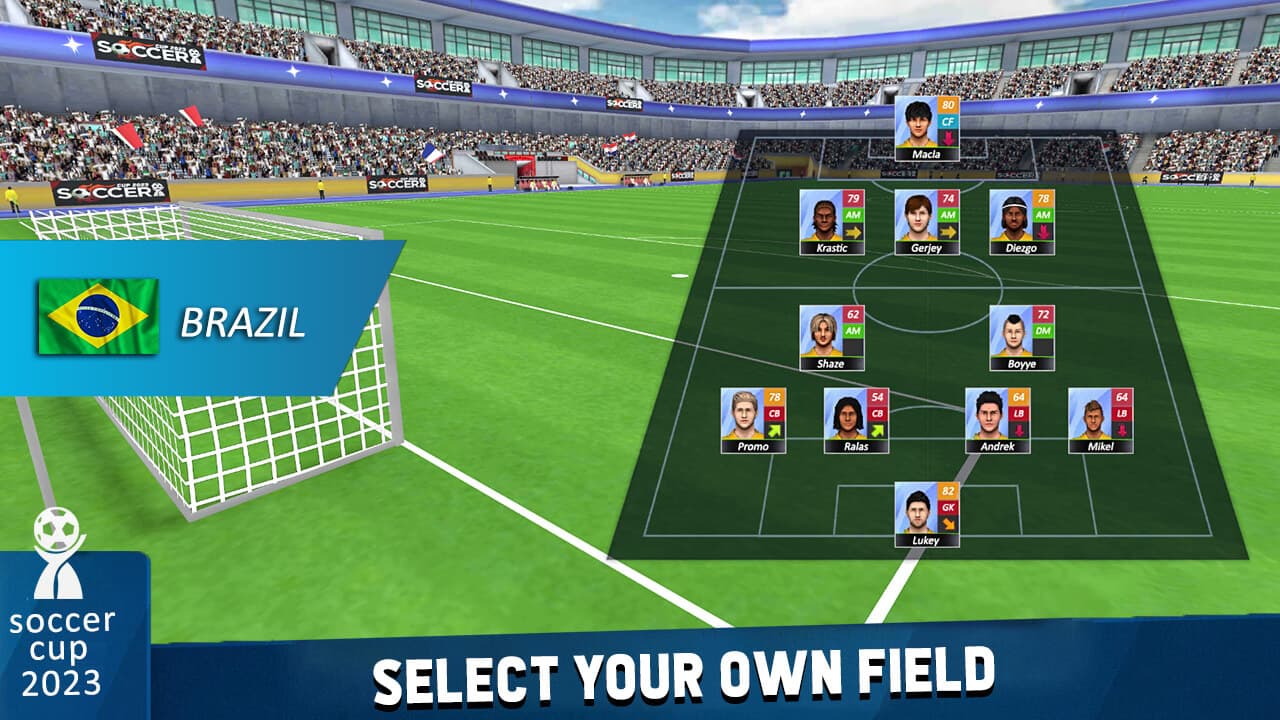Screen dimensions: 1280x720
Task: Select defensive midfielder Boyye's card
Action: point(1021,338)
